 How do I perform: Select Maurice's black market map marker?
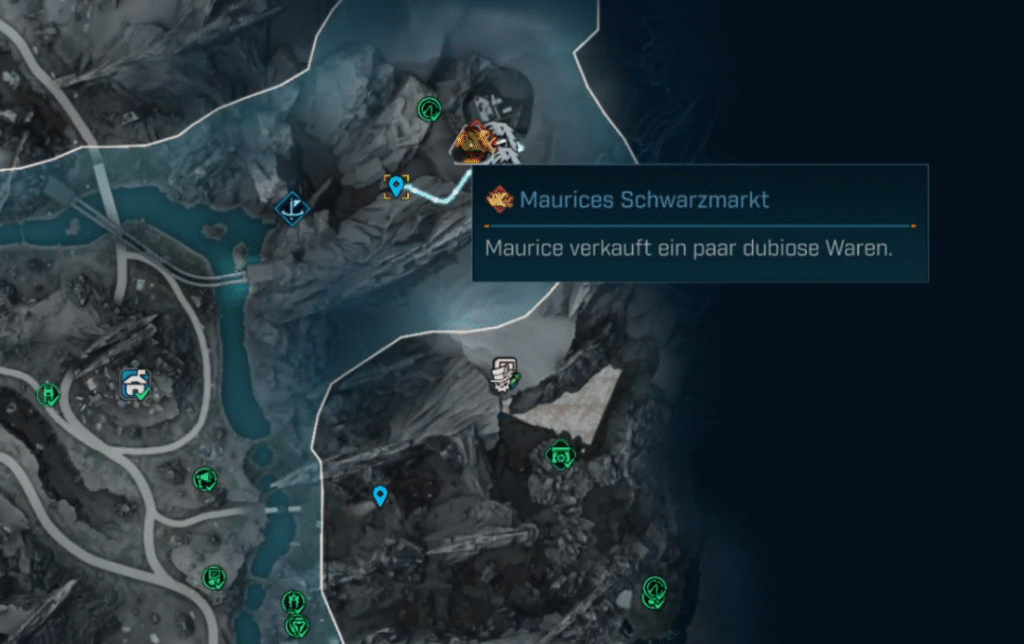click(472, 143)
